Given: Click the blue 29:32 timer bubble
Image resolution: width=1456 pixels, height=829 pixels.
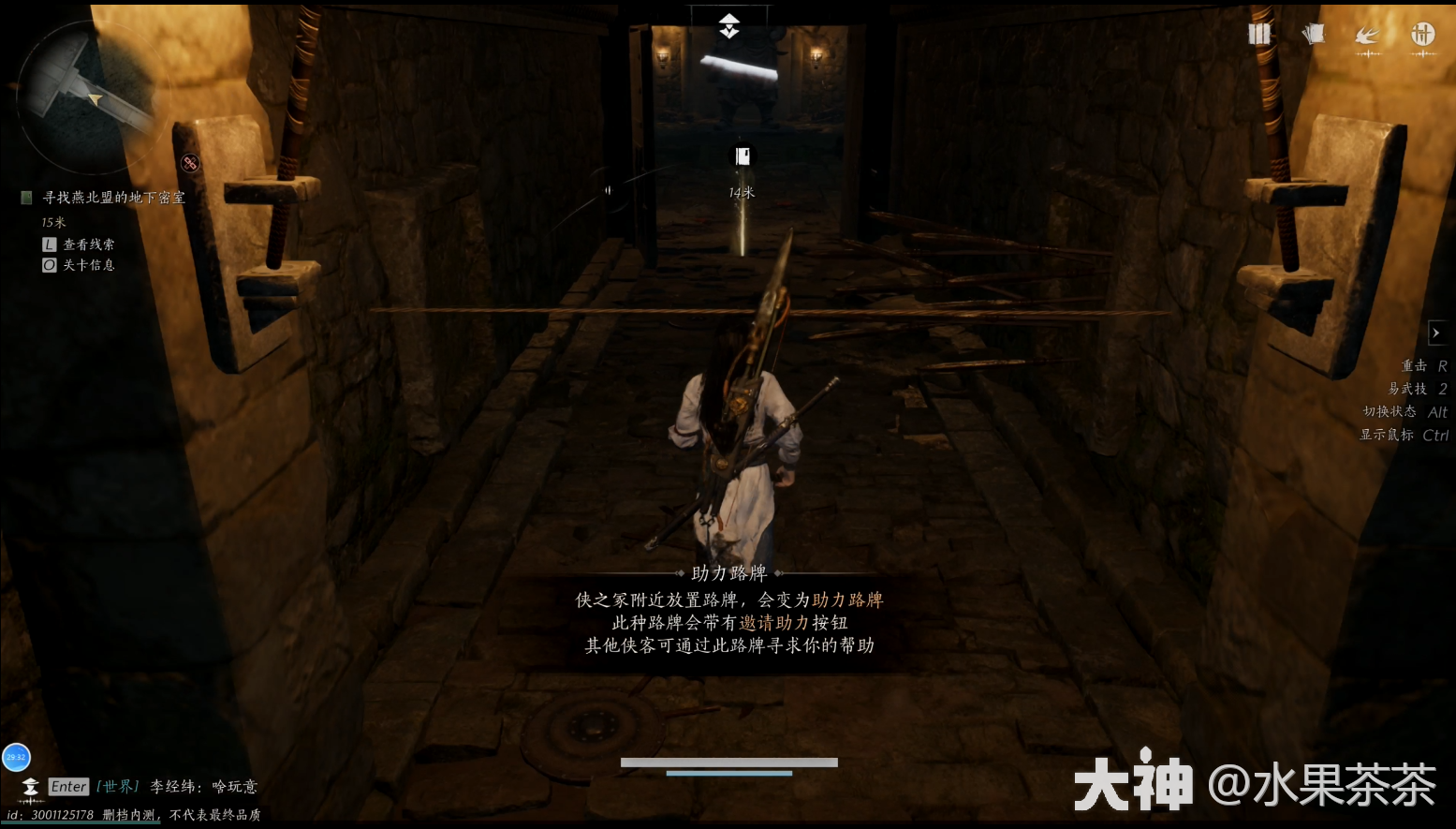Looking at the screenshot, I should pos(16,757).
